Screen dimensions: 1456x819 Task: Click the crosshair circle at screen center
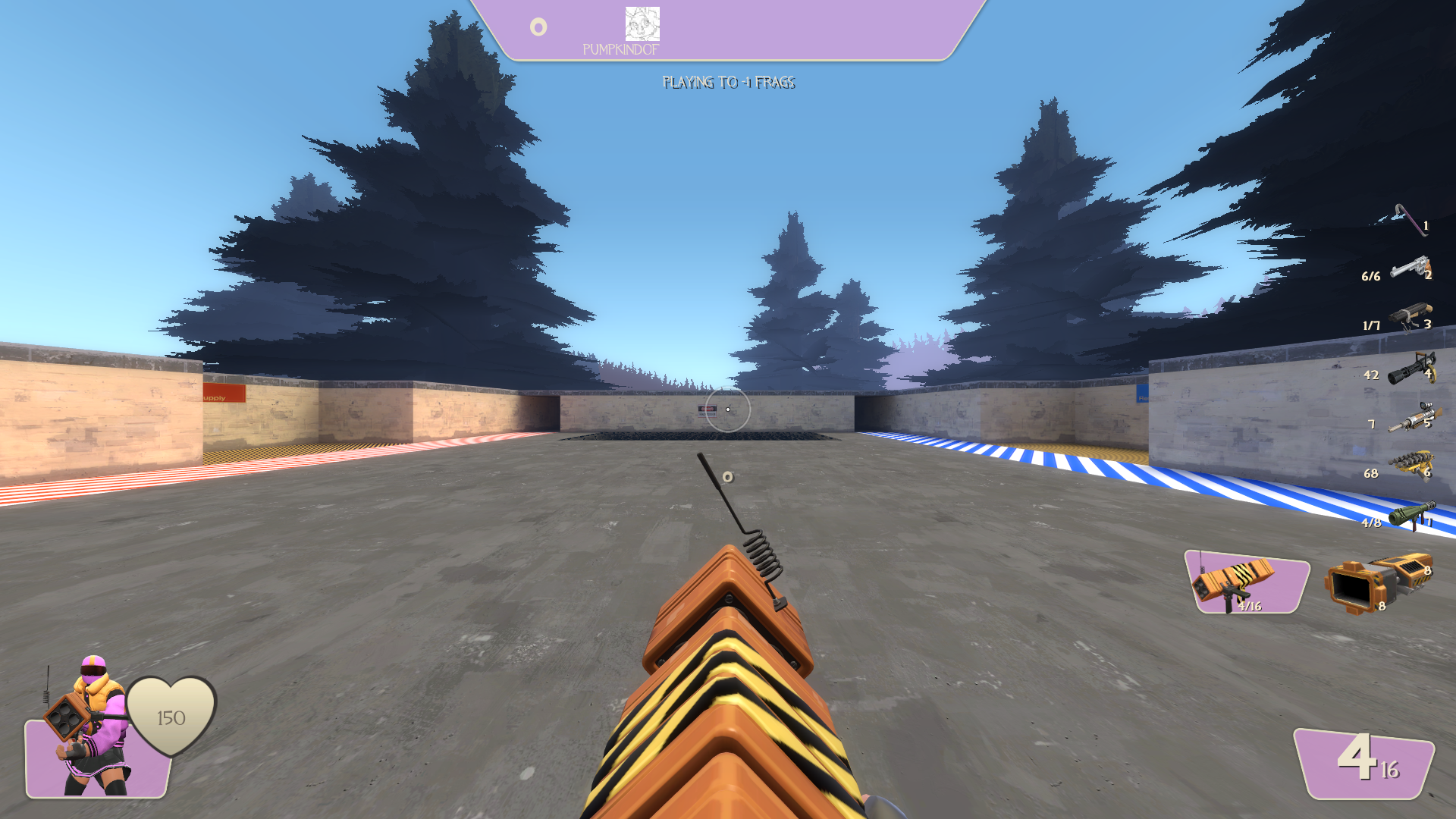click(x=728, y=409)
